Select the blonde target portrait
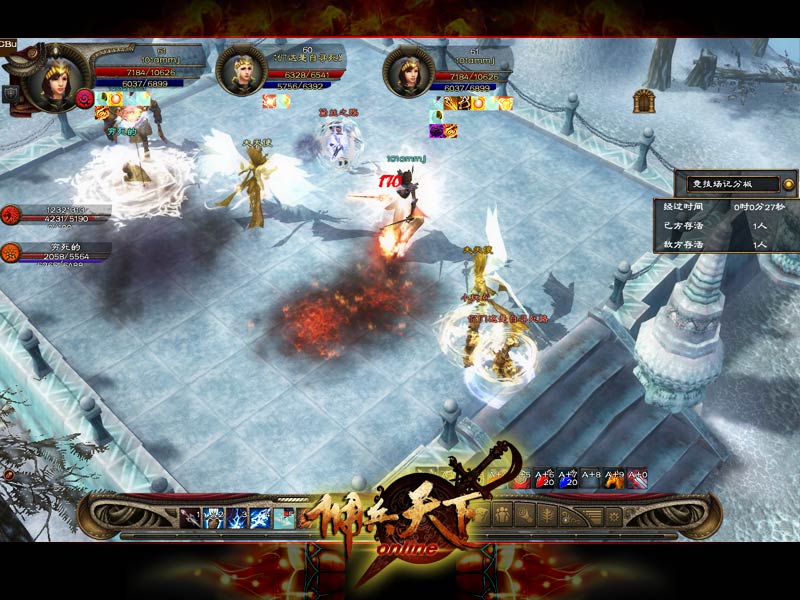 pyautogui.click(x=241, y=70)
